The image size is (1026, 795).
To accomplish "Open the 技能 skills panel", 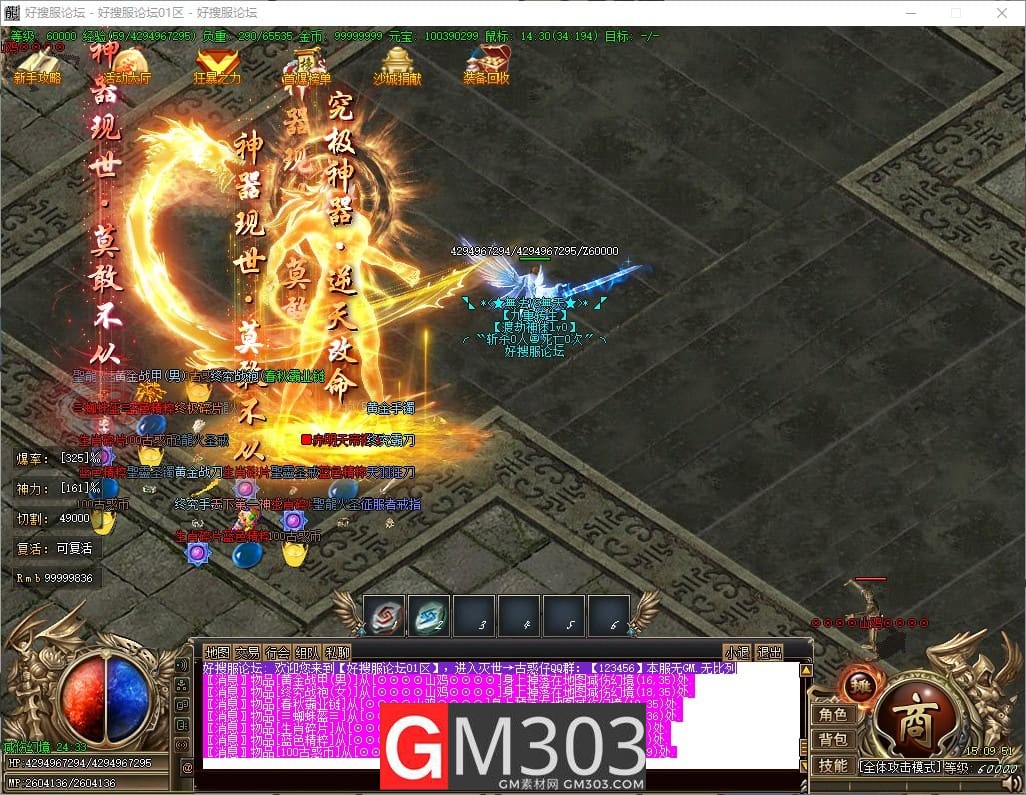I will [x=833, y=765].
